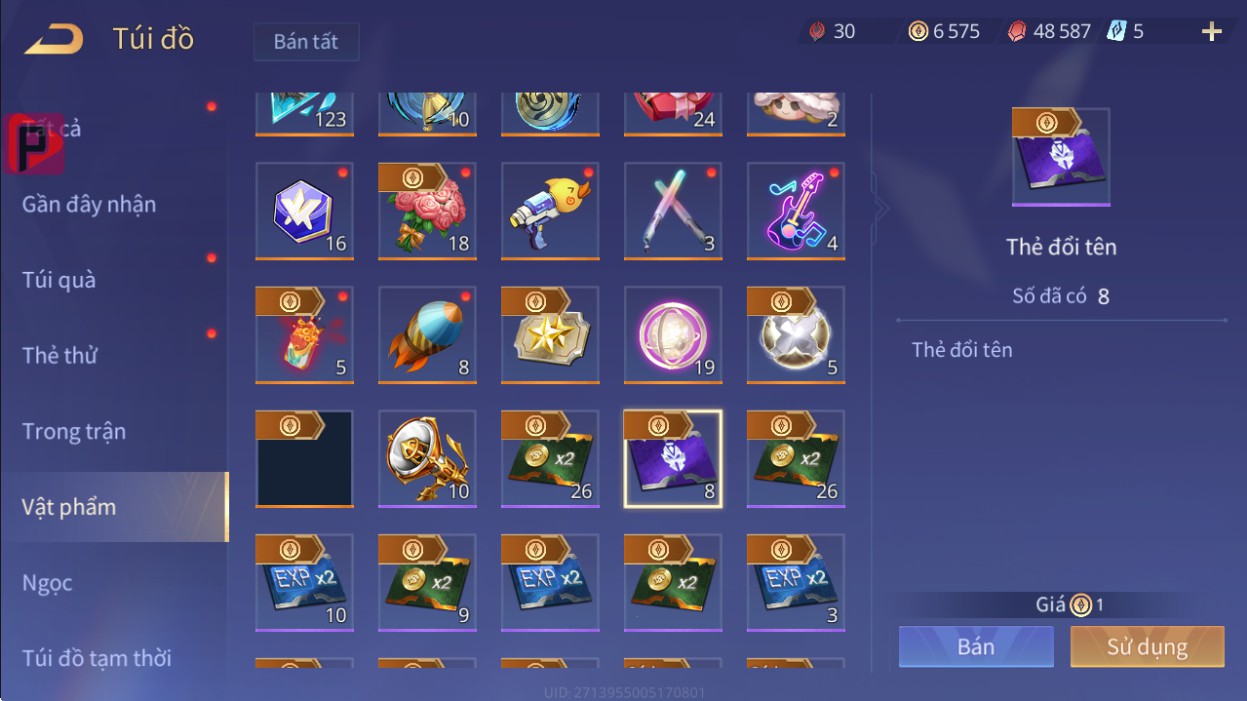View the Túi đồ tạm thời tab

[x=96, y=658]
